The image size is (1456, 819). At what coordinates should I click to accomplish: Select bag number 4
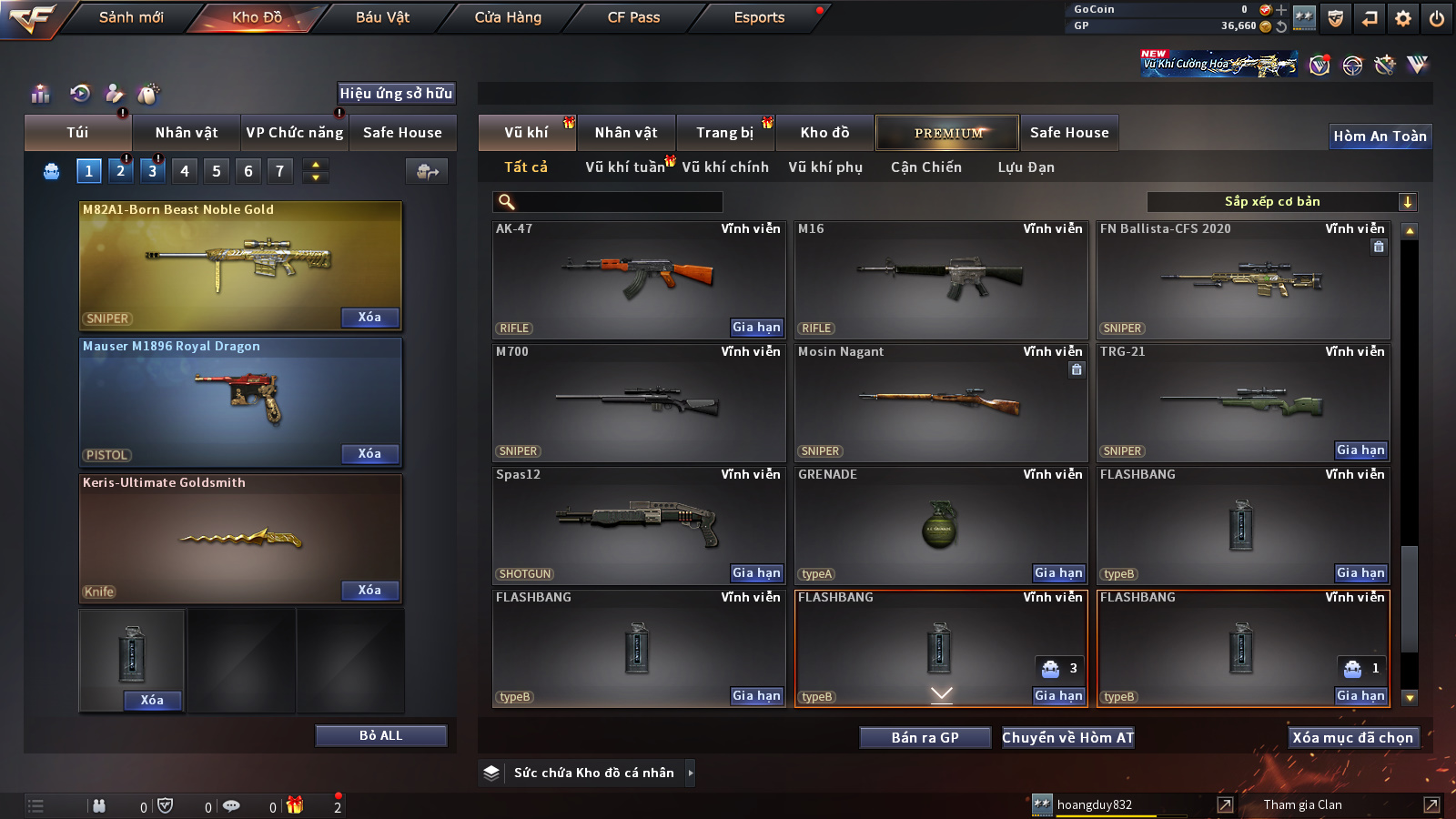tap(185, 171)
